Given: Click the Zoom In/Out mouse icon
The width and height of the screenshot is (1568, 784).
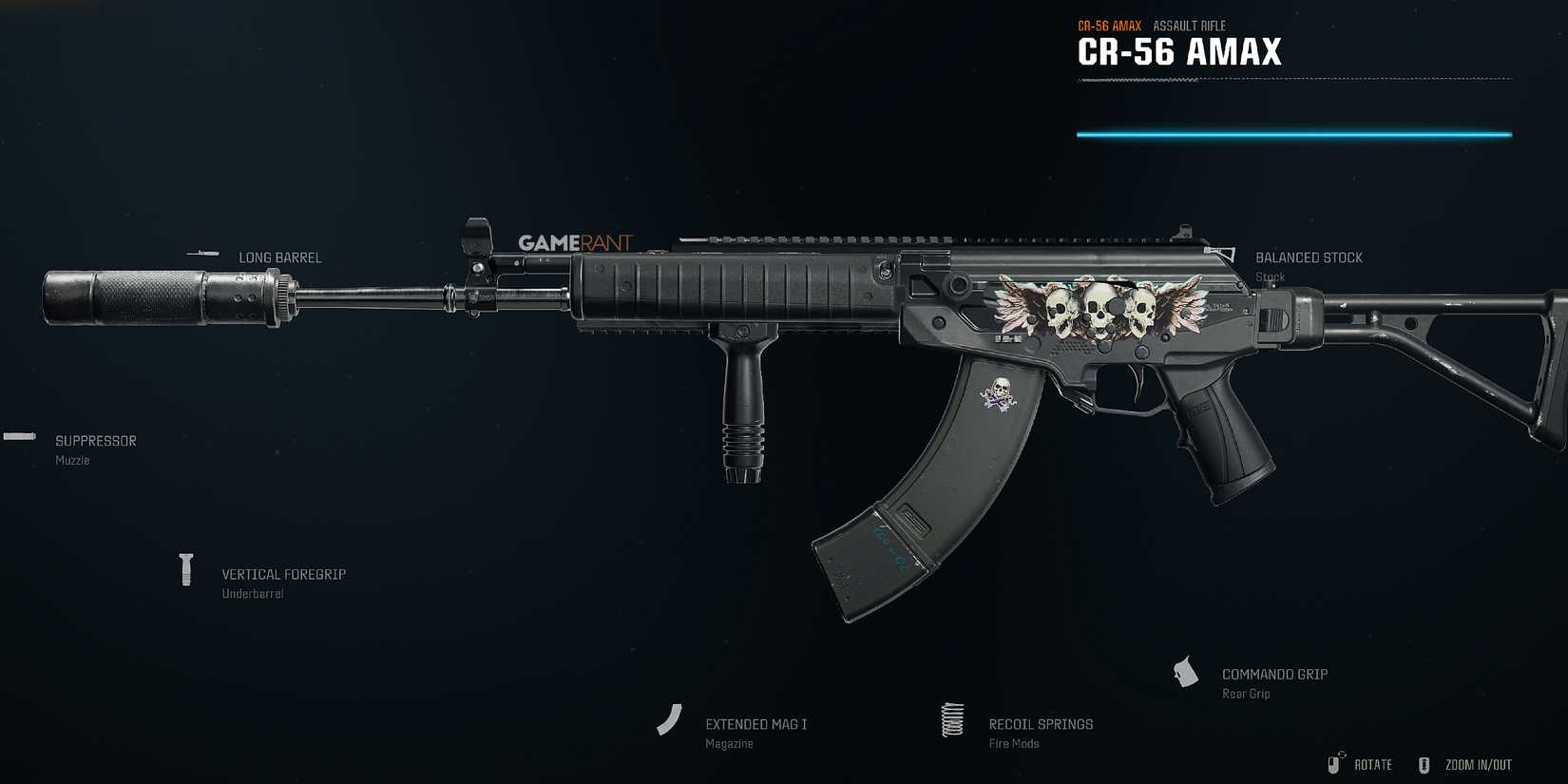Looking at the screenshot, I should pos(1423,763).
